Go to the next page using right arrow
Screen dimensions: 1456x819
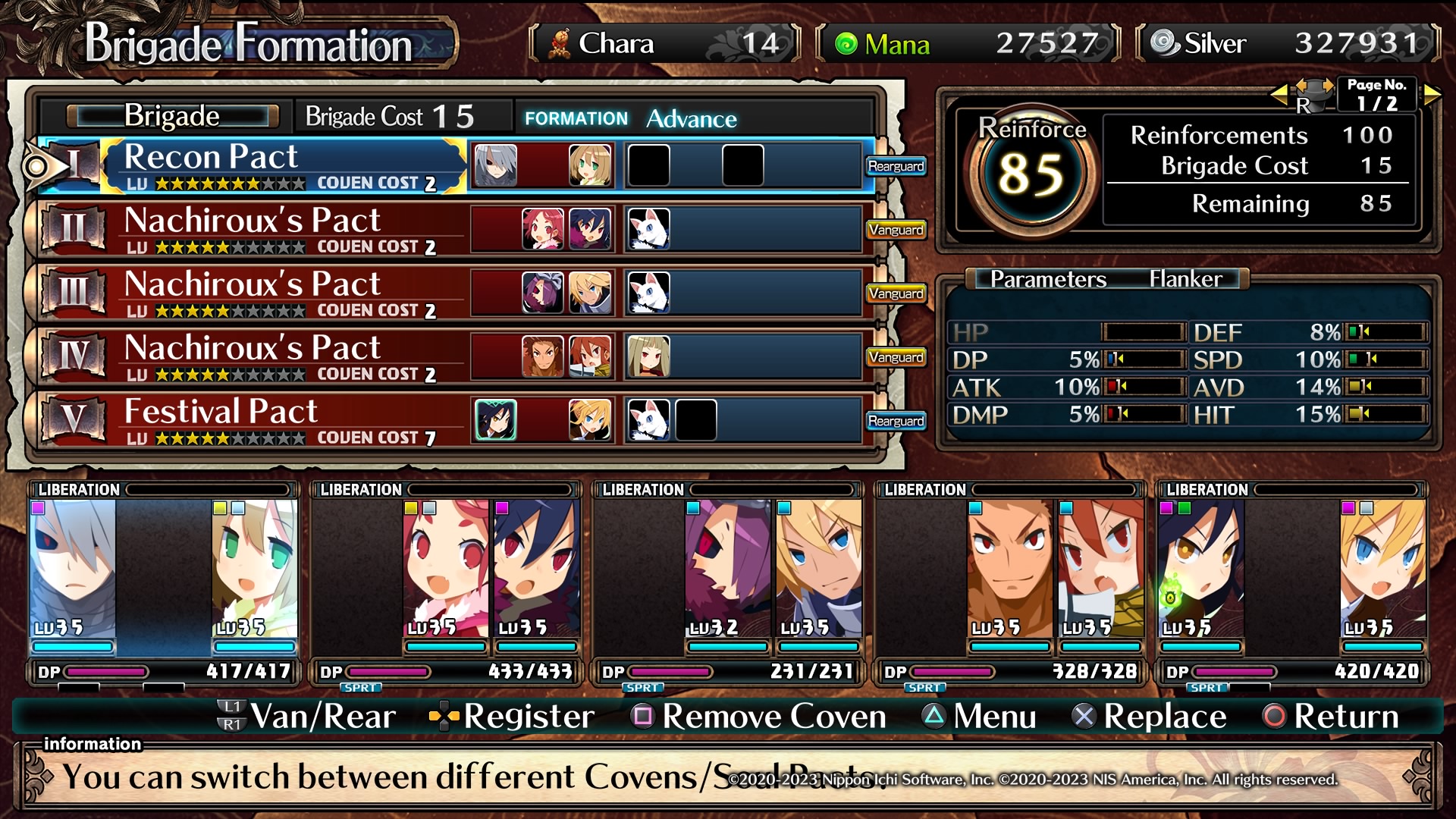1432,95
